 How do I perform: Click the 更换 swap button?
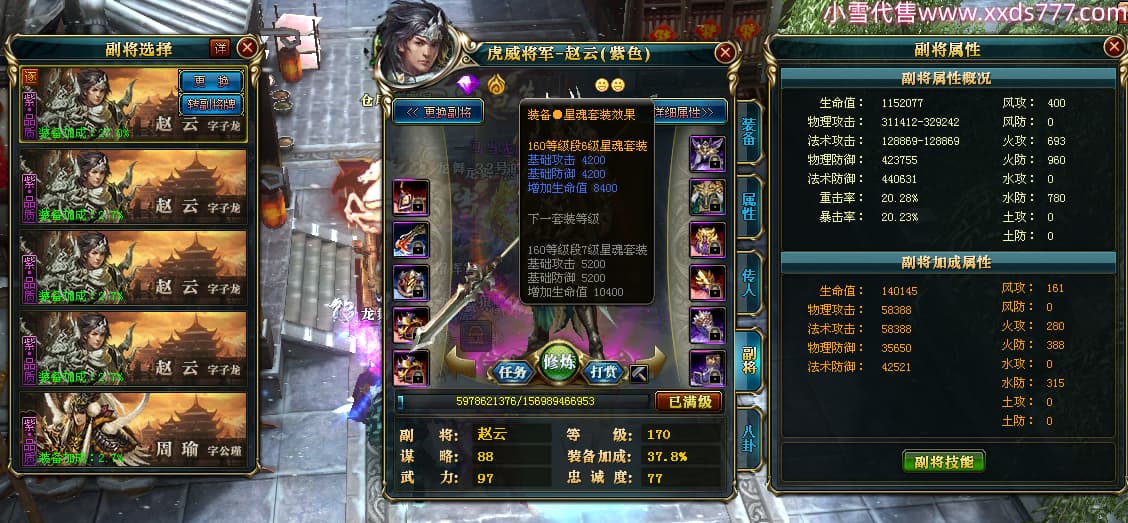[x=210, y=81]
